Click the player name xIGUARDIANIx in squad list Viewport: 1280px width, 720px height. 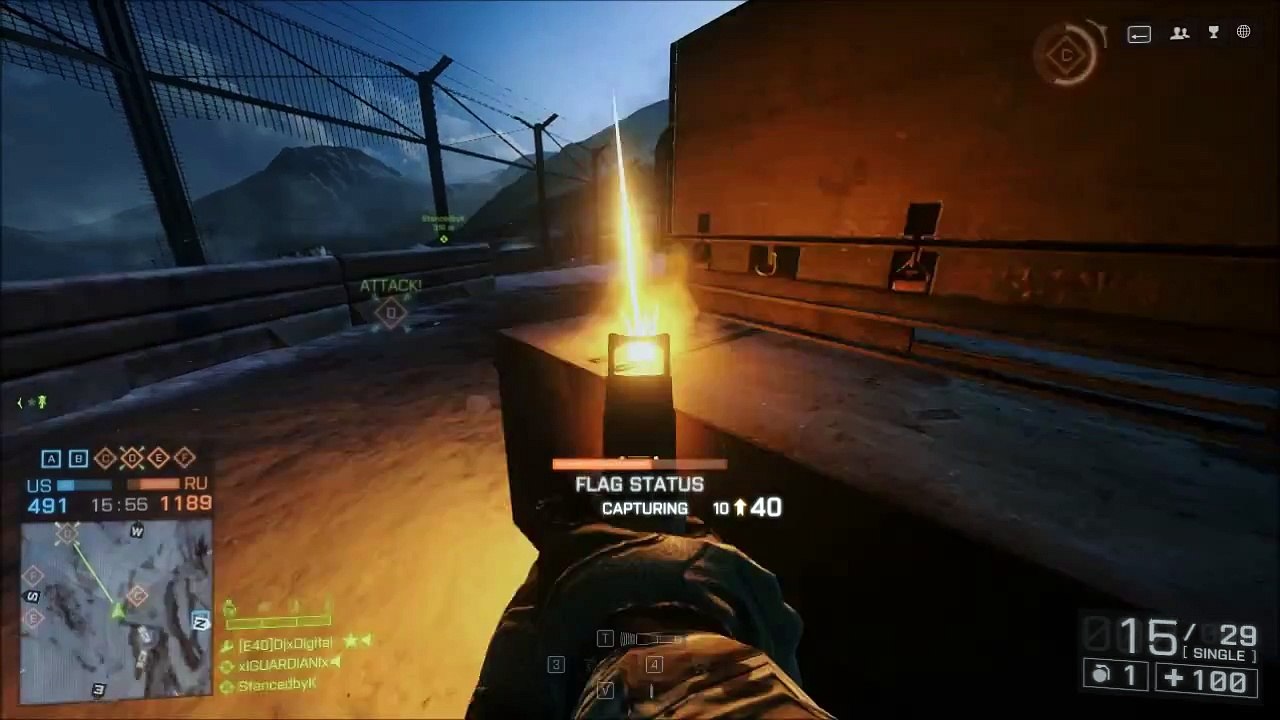283,663
